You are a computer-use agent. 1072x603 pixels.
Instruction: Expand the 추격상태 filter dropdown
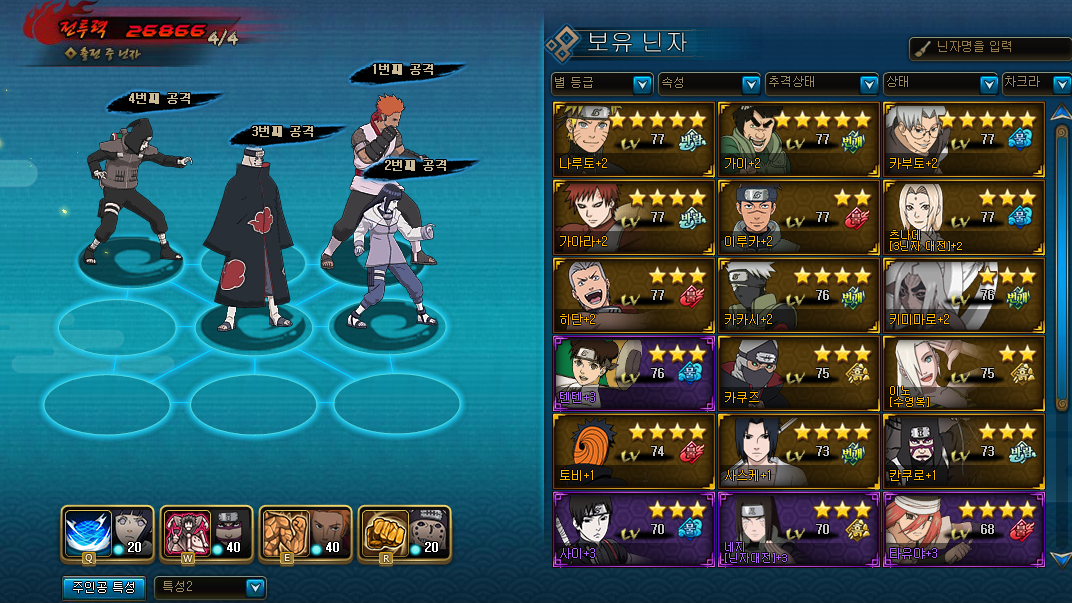click(x=822, y=84)
